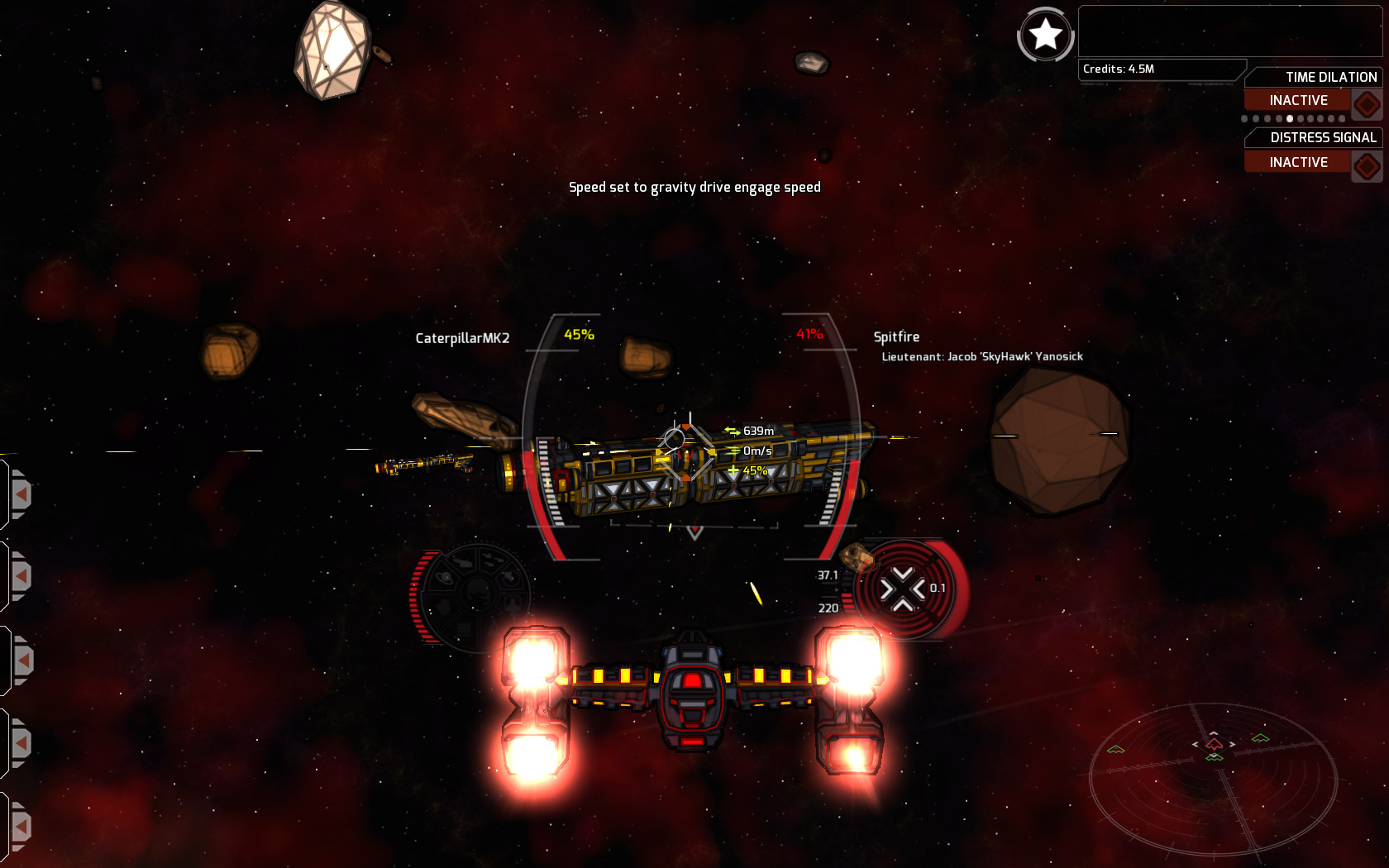Viewport: 1389px width, 868px height.
Task: Select the planet icon in the radial menu
Action: tap(443, 578)
